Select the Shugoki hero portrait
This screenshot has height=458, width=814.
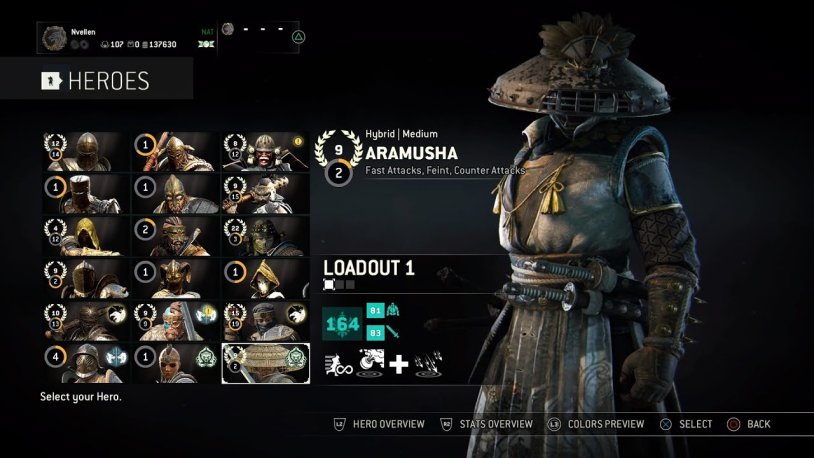point(265,193)
